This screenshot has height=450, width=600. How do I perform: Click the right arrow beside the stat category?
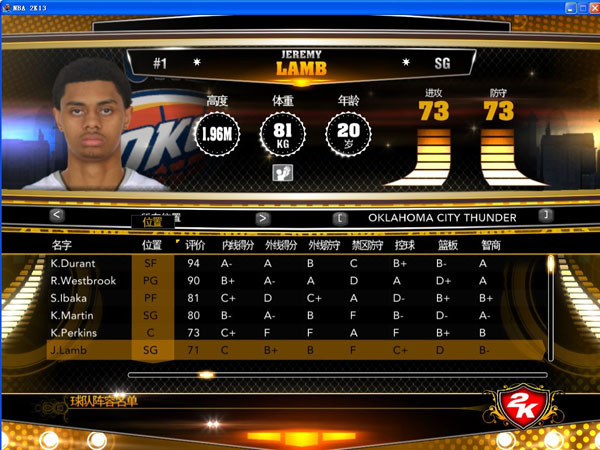click(x=263, y=217)
